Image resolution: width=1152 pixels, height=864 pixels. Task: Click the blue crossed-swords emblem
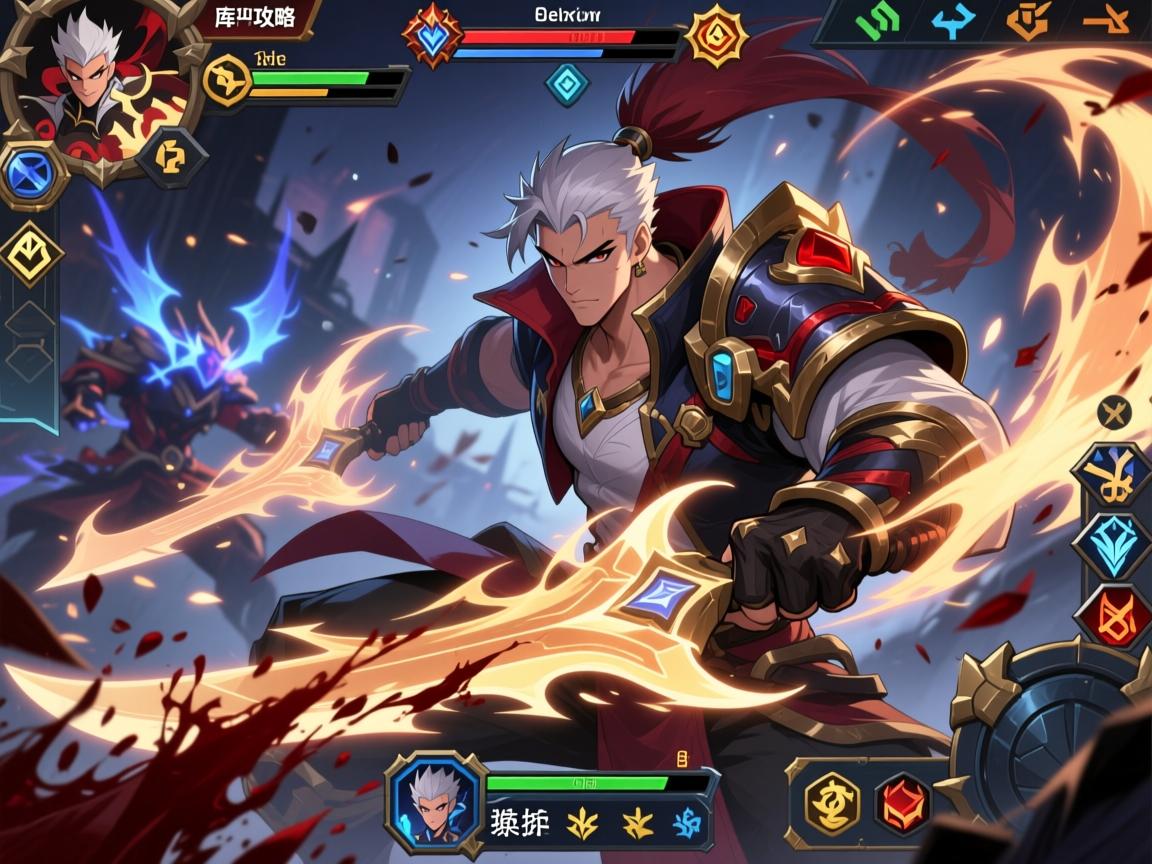(x=31, y=173)
